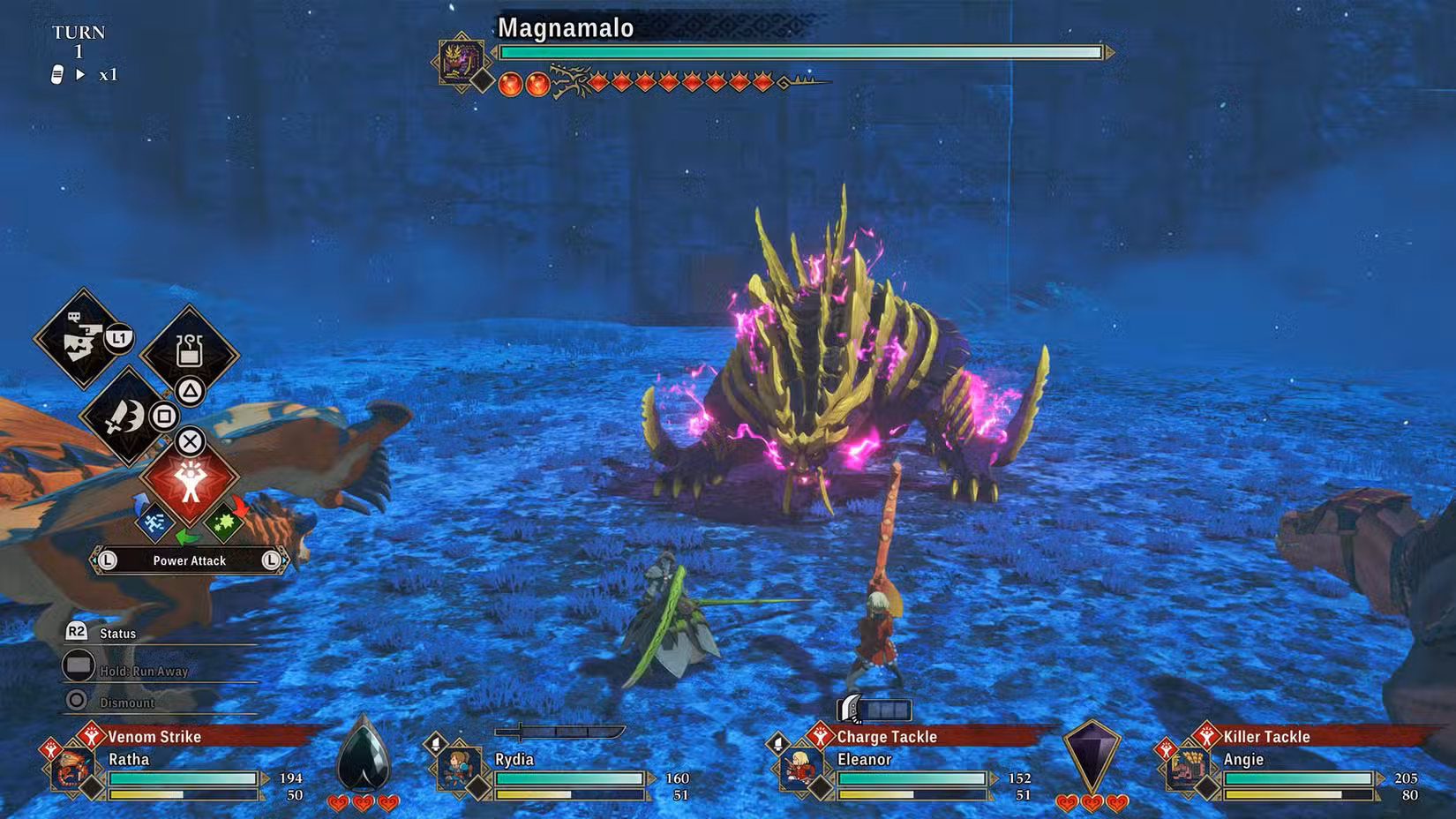Click the right arrow beside Power Attack

coord(270,560)
